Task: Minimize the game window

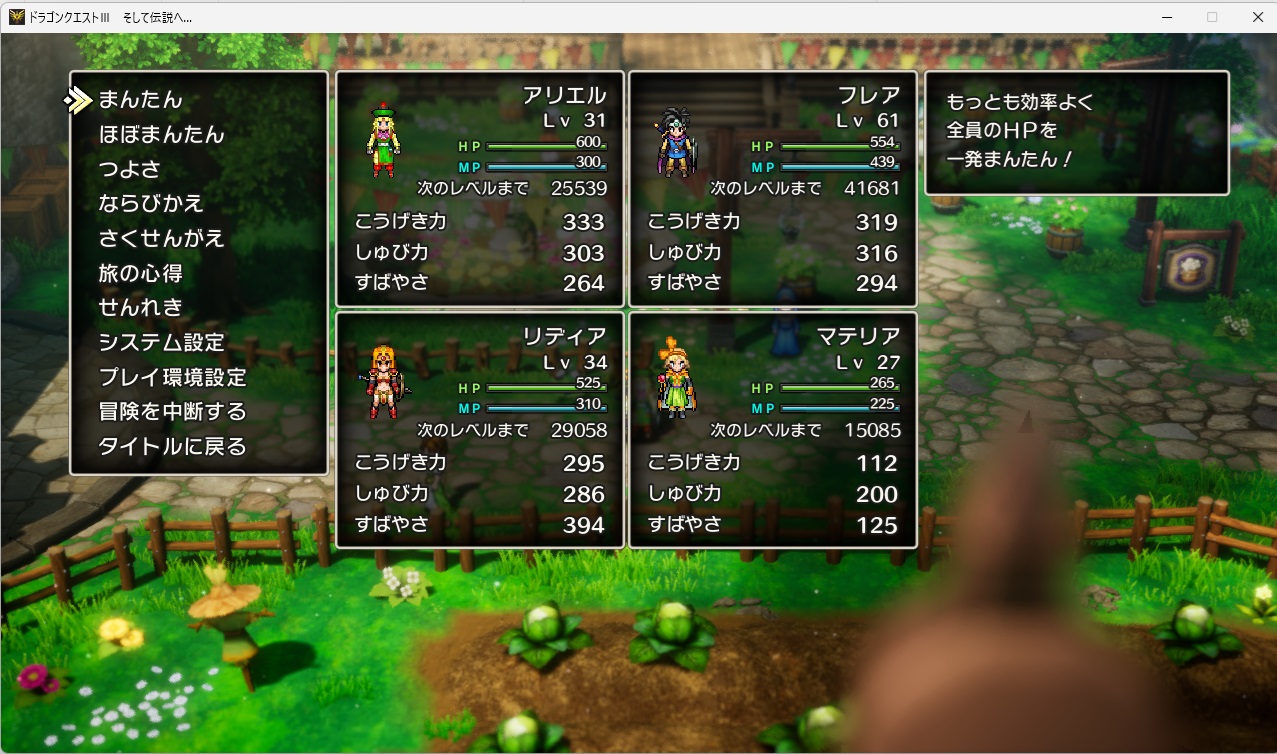Action: pyautogui.click(x=1167, y=17)
